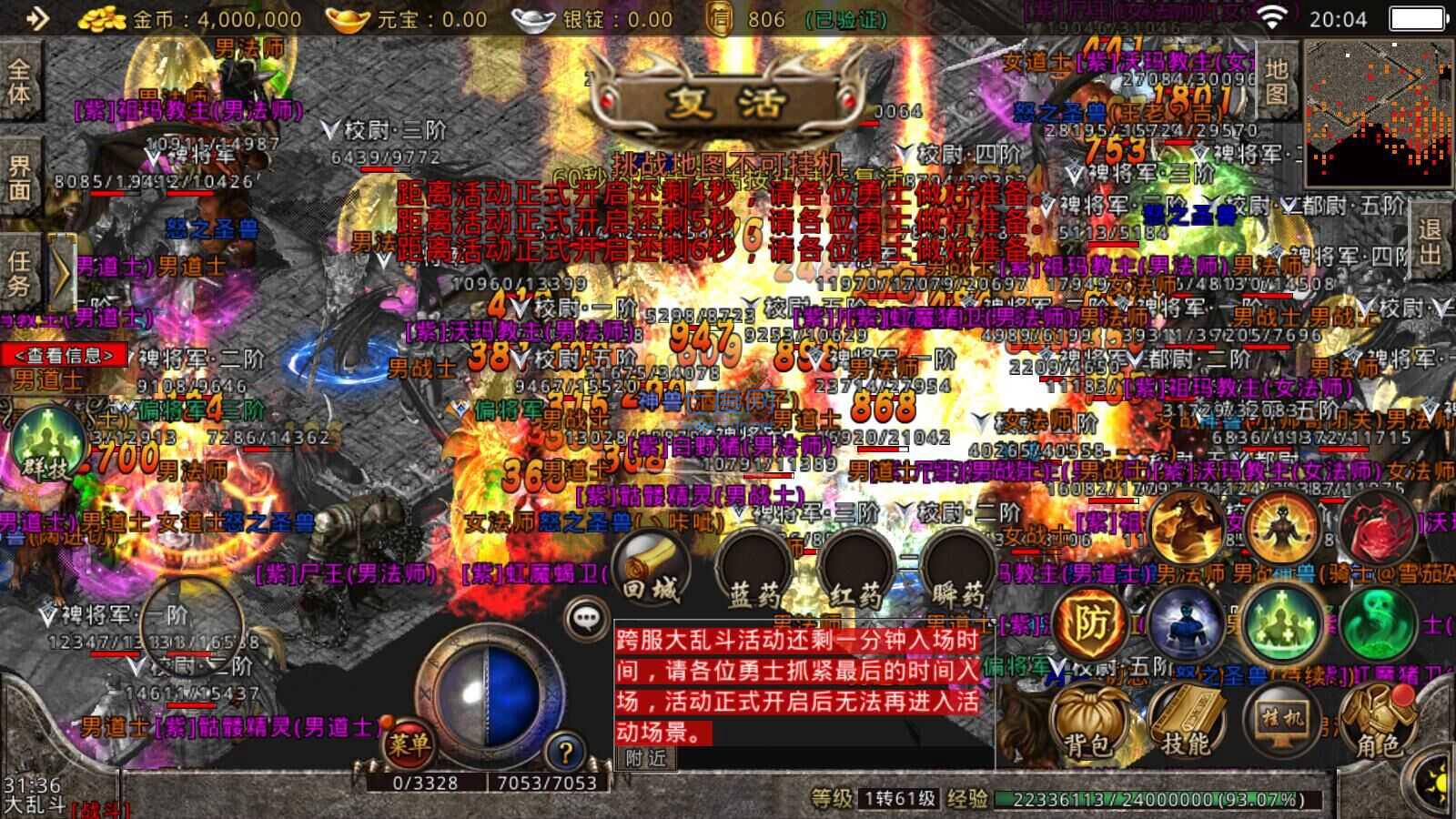Drink the 红药 red potion
This screenshot has width=1456, height=819.
[856, 569]
